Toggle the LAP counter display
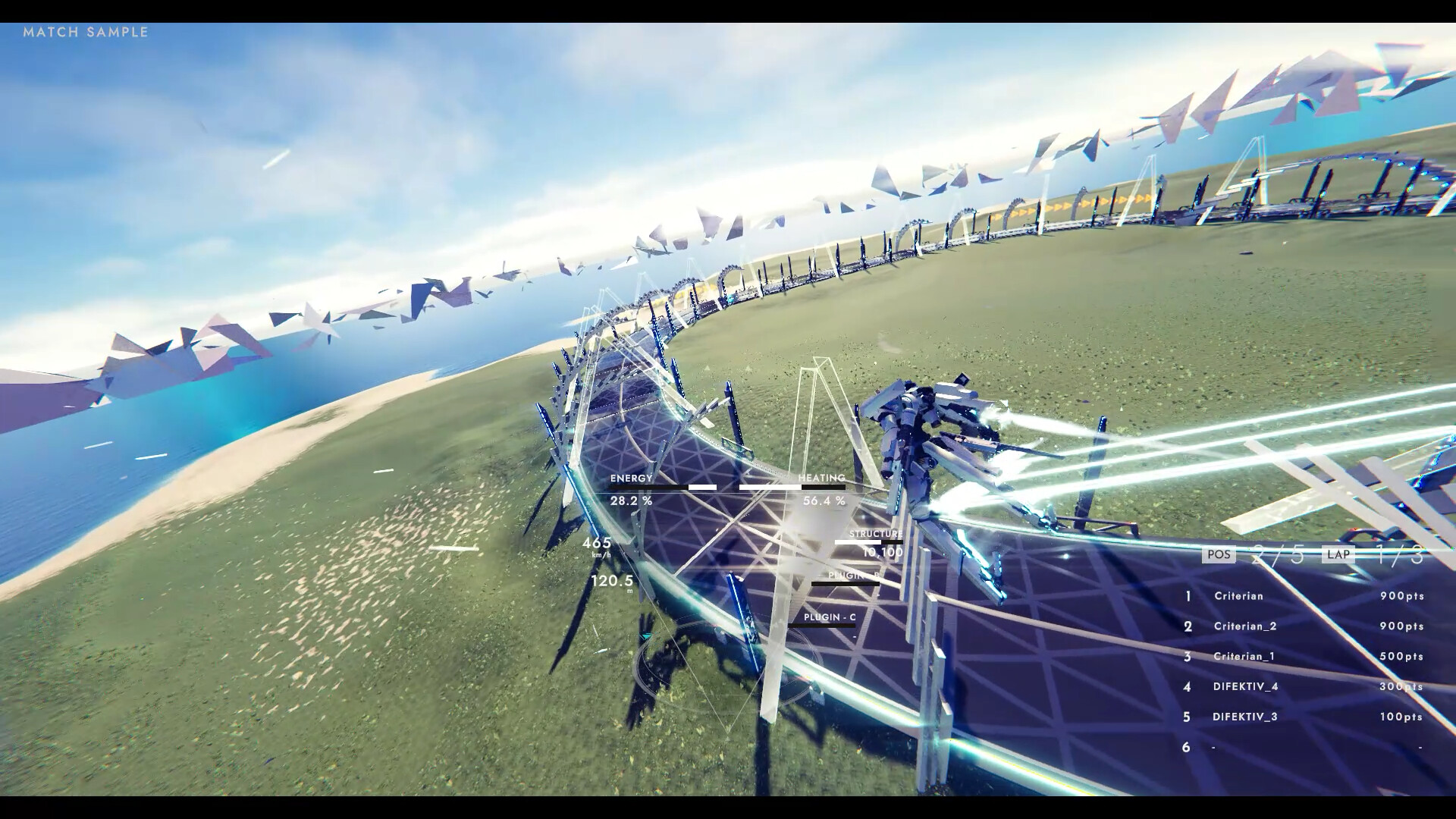 (x=1338, y=554)
